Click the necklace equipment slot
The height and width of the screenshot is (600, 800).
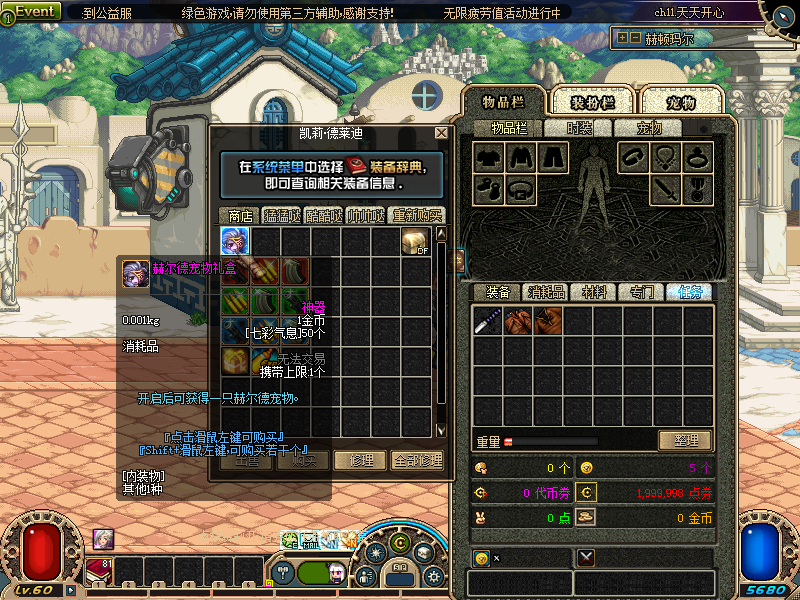[x=667, y=157]
